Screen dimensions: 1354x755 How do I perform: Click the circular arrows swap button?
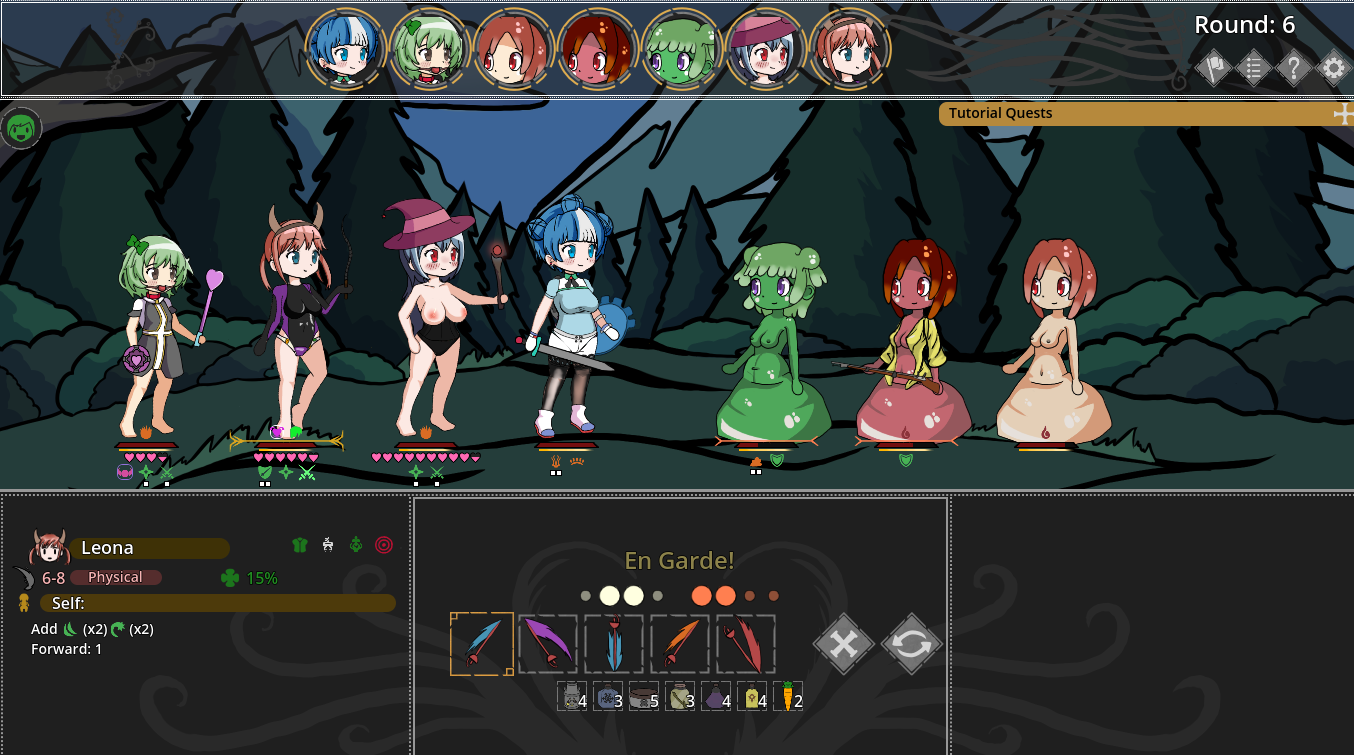[x=912, y=644]
